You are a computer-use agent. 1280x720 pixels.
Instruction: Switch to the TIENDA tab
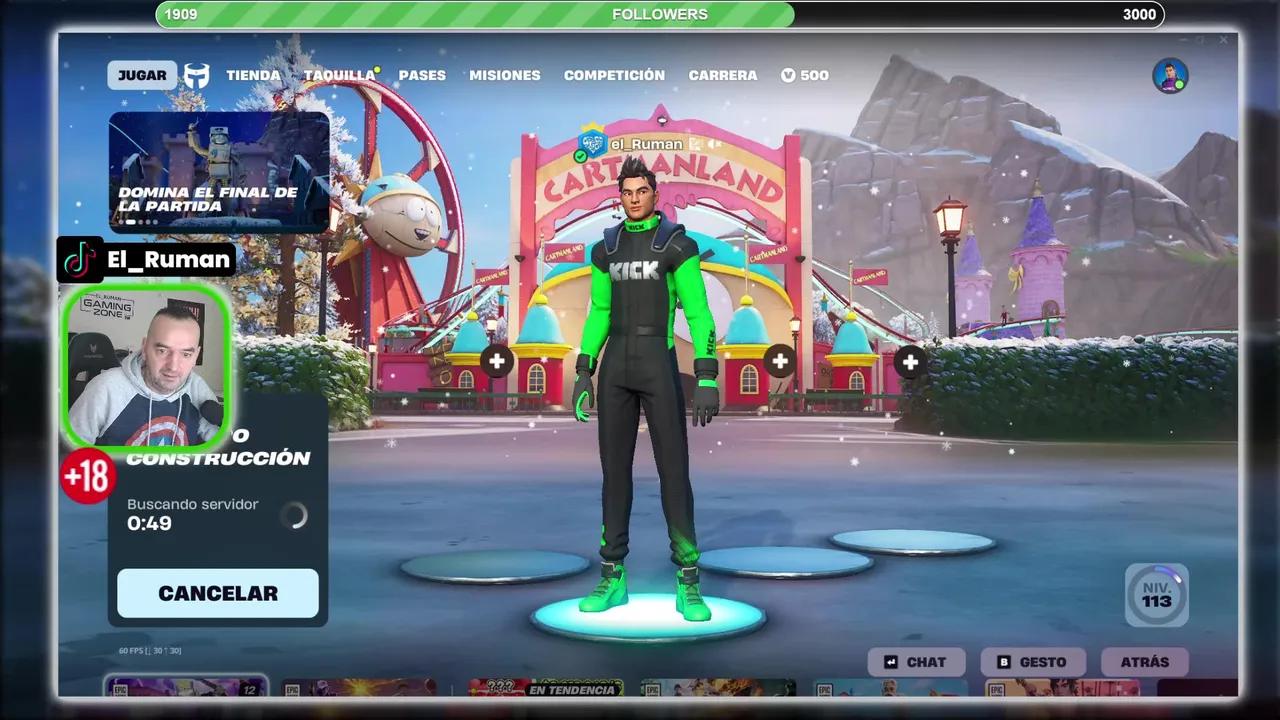[x=254, y=75]
